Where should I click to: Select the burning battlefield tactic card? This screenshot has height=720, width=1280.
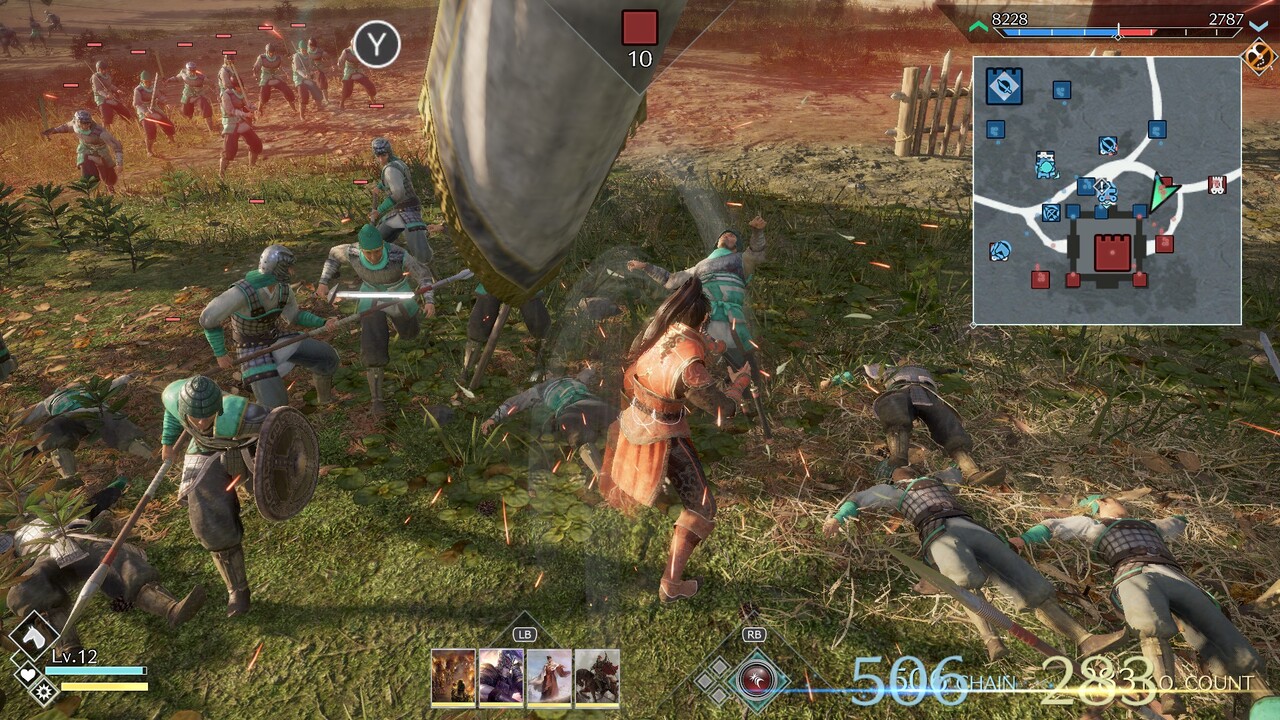pyautogui.click(x=453, y=678)
